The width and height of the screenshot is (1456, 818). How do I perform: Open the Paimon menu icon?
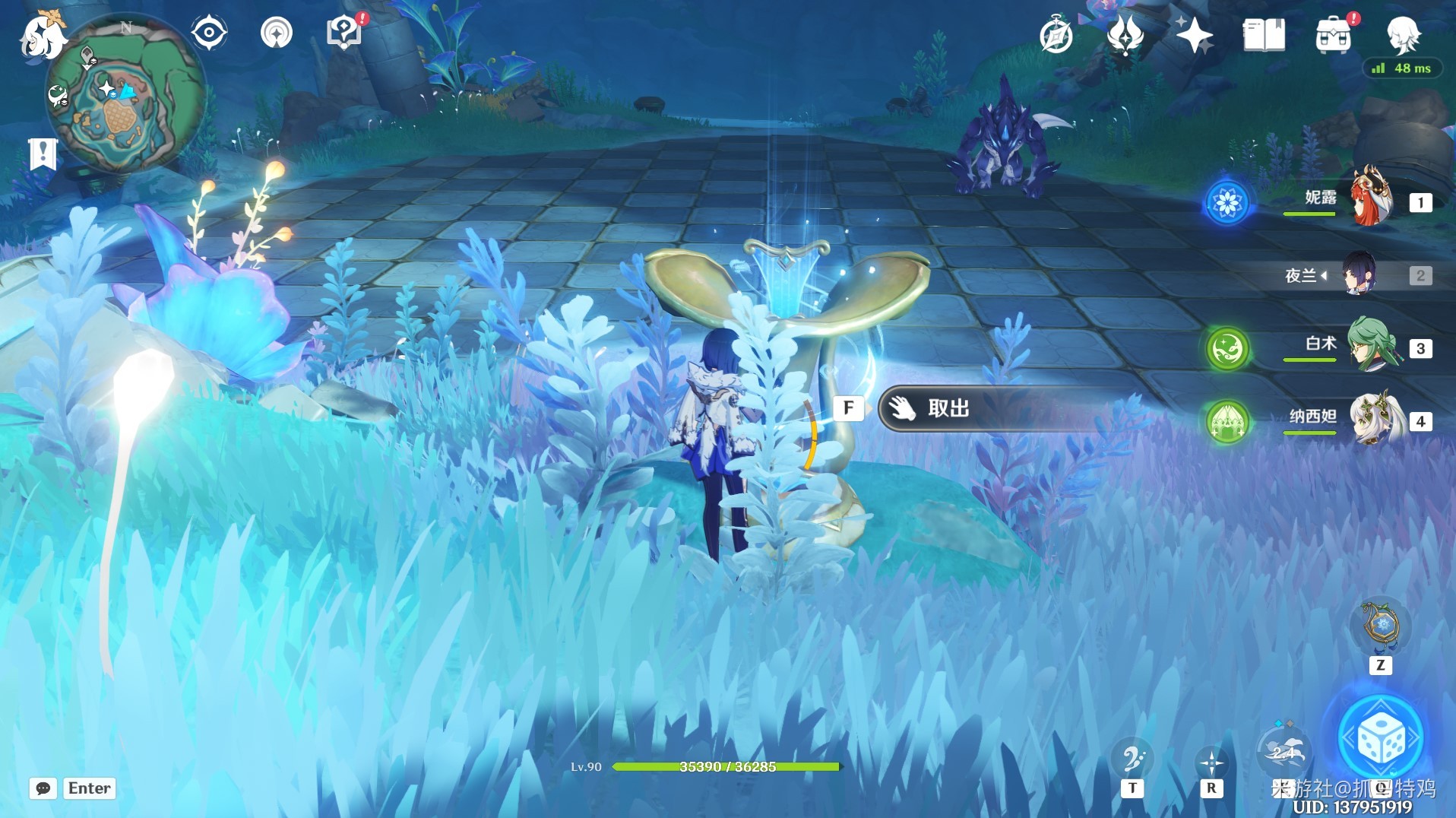pyautogui.click(x=42, y=36)
